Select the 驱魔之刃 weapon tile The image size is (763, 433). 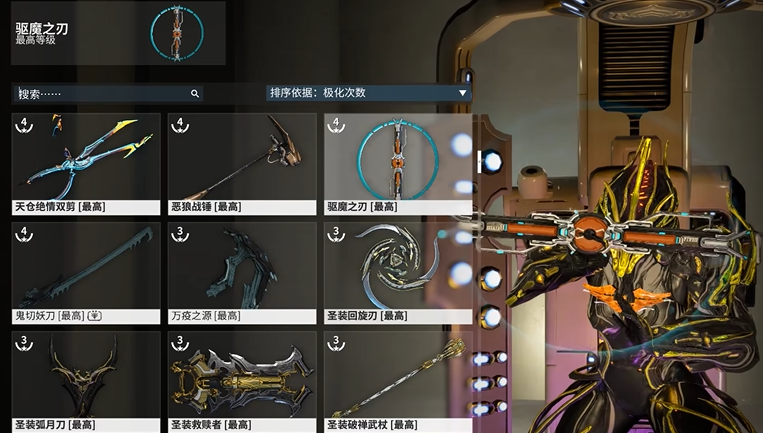397,164
